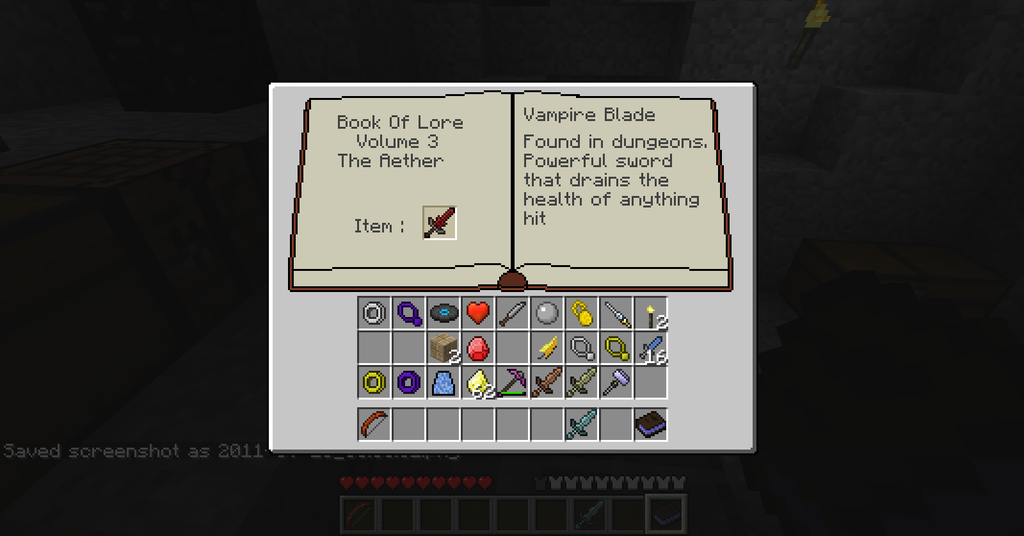The width and height of the screenshot is (1024, 536).
Task: Pick the gray orb item
Action: click(547, 314)
